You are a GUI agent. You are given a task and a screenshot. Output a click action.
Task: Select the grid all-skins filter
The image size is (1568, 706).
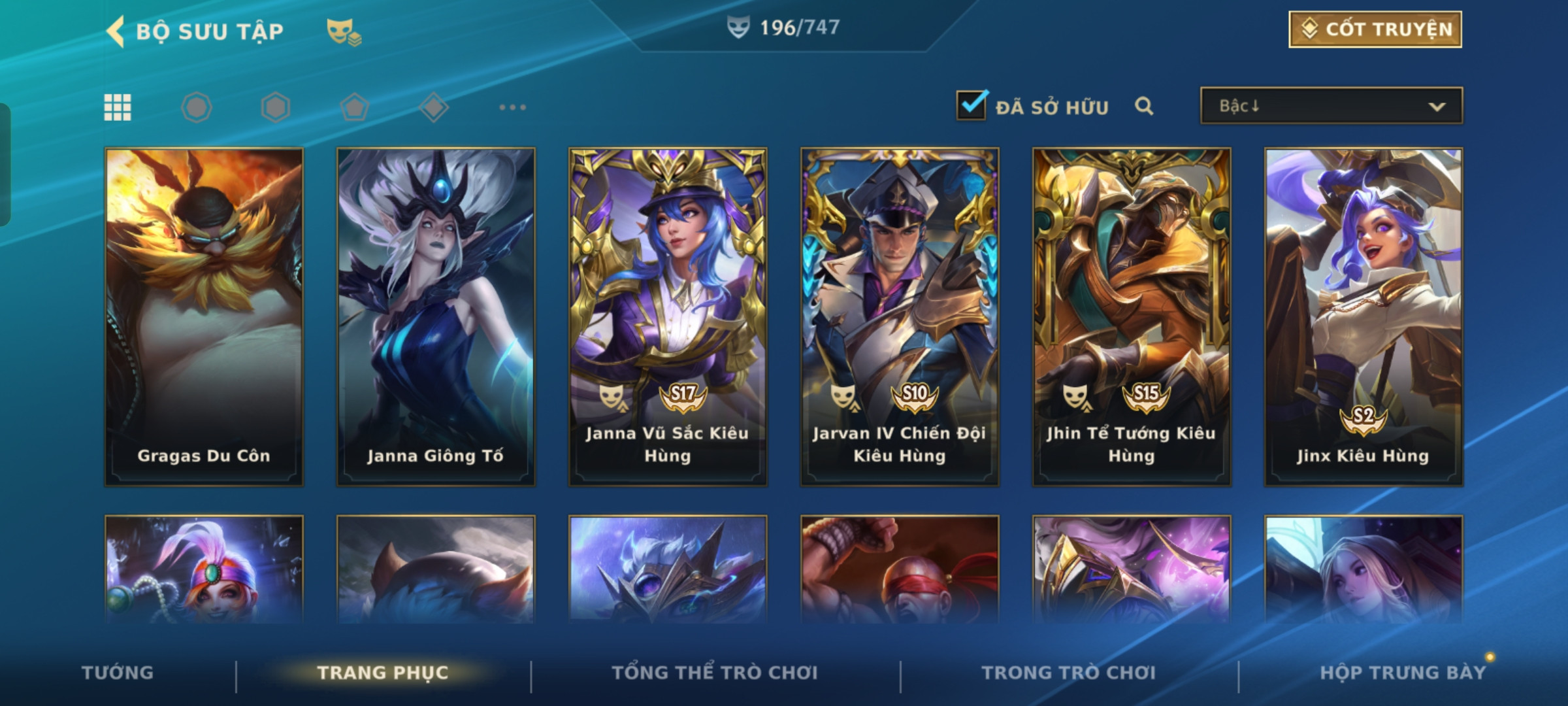(118, 107)
